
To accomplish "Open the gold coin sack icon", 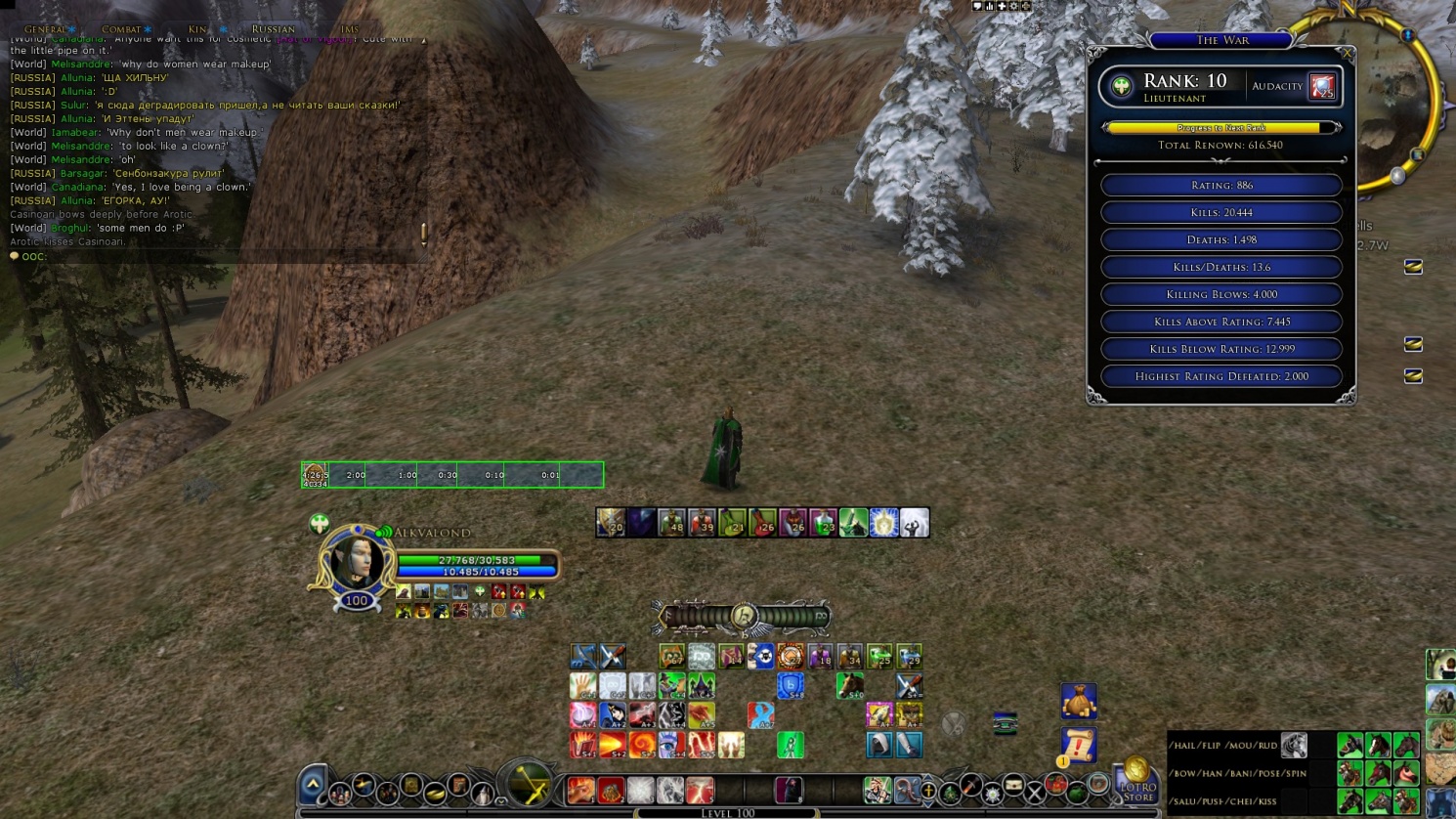I will [1079, 701].
